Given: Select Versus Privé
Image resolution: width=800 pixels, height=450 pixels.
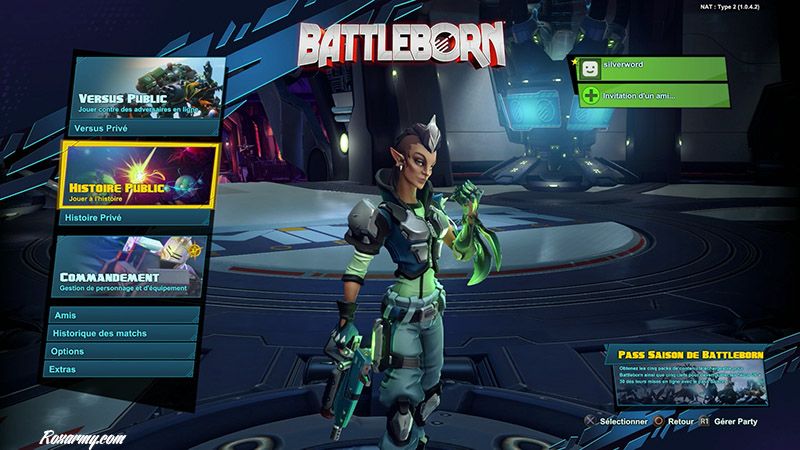Looking at the screenshot, I should 144,129.
